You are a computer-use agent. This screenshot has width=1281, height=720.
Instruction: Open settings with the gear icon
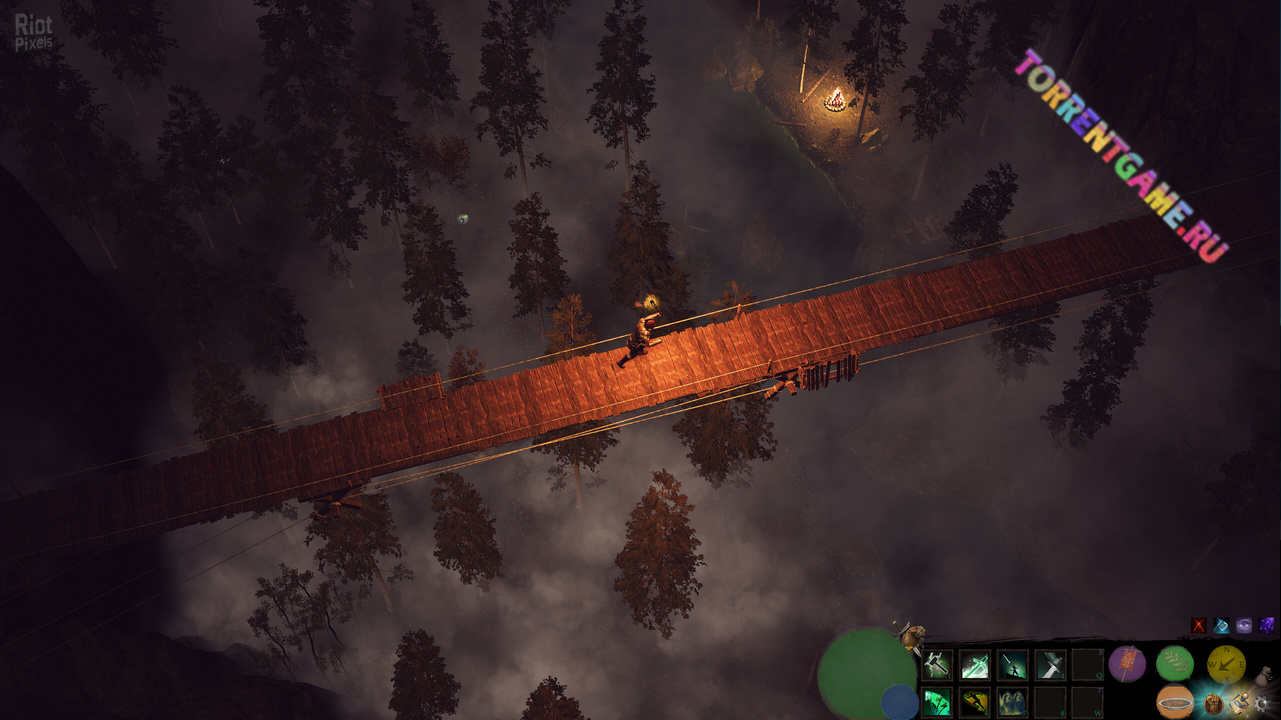1262,703
